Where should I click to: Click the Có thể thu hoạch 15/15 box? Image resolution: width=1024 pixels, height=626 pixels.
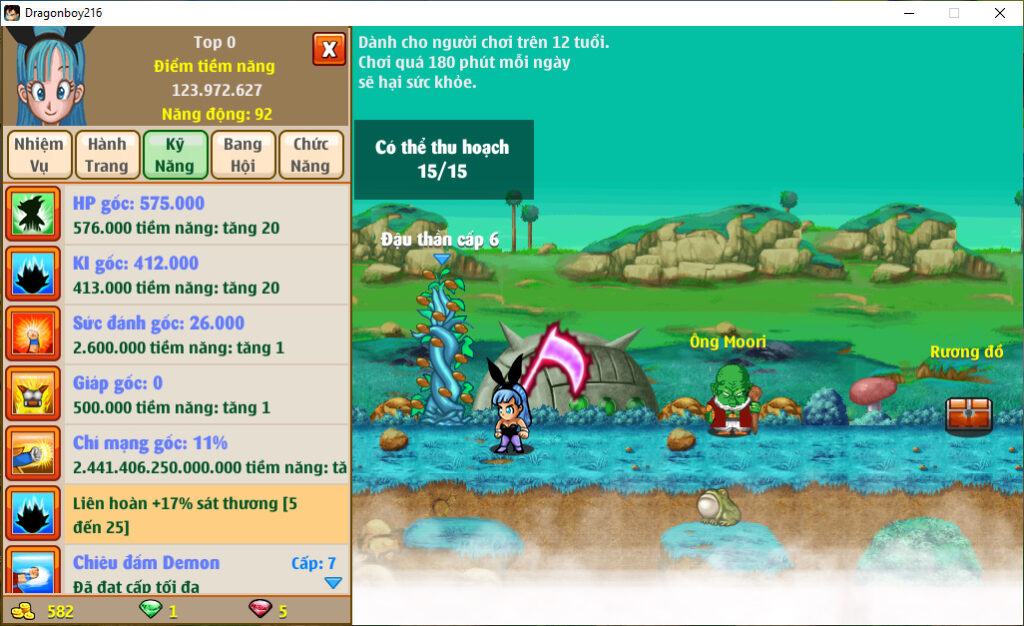point(443,160)
